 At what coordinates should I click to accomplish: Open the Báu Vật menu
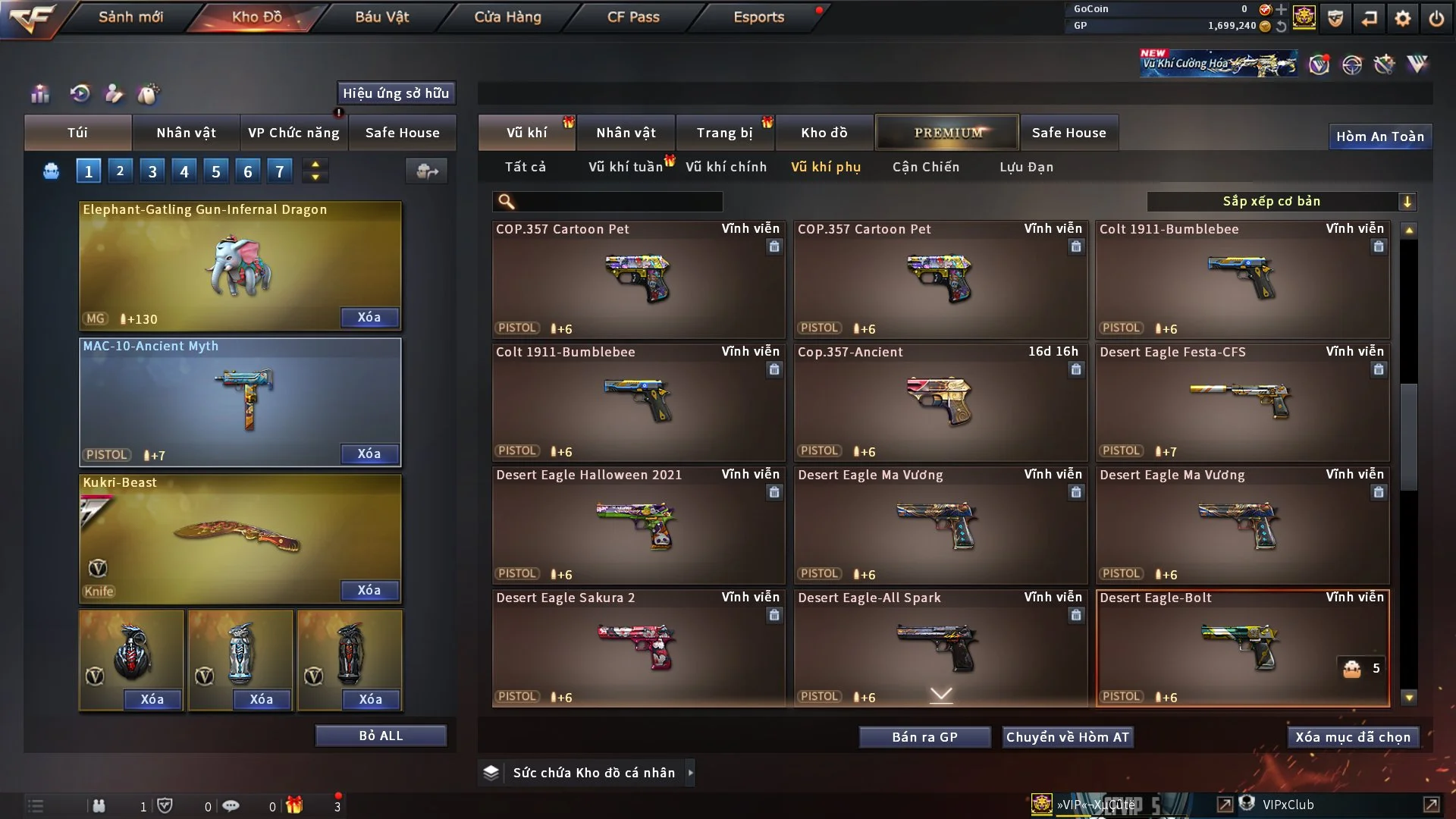click(381, 17)
